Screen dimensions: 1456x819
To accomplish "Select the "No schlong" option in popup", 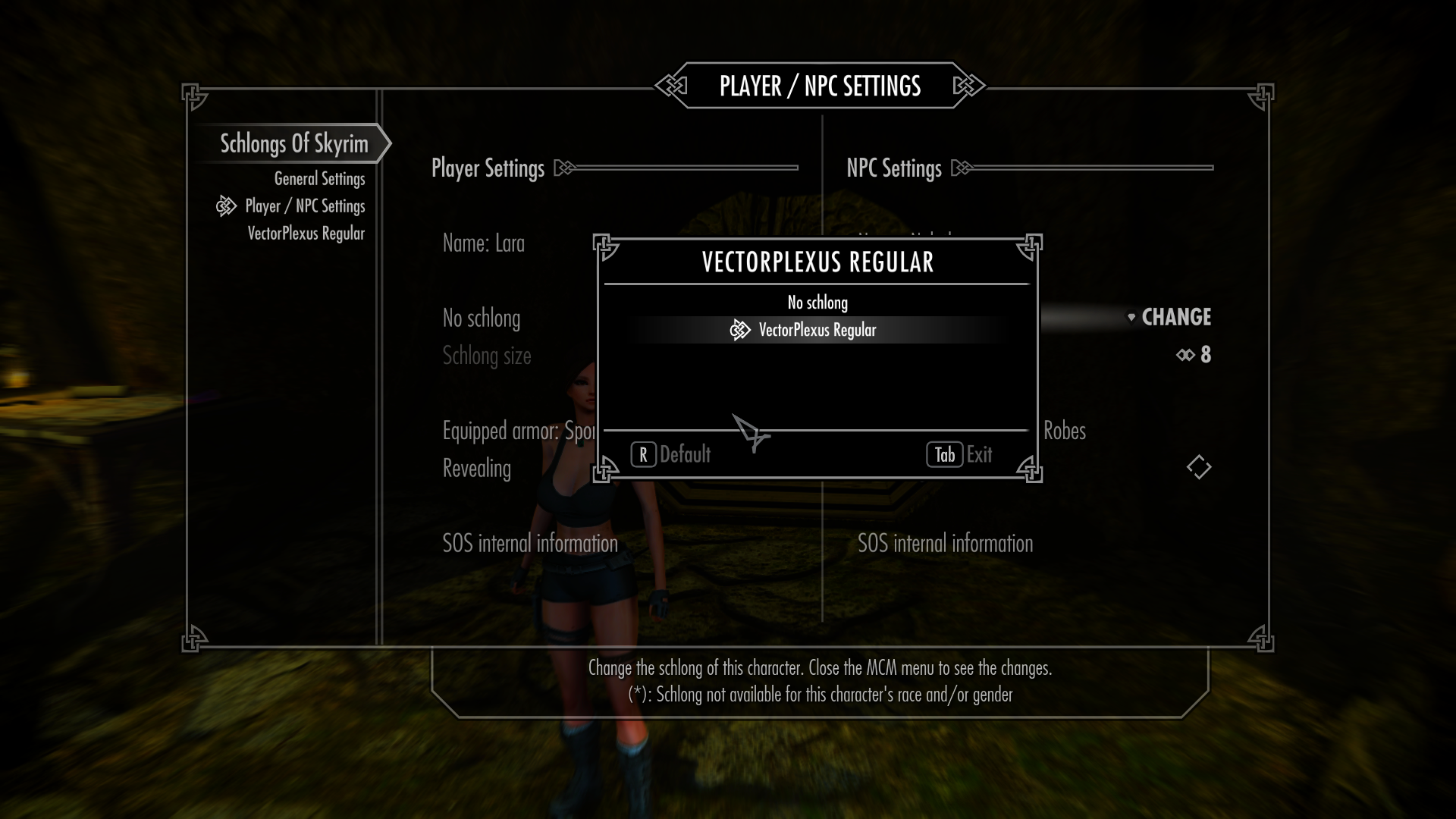I will pyautogui.click(x=817, y=303).
